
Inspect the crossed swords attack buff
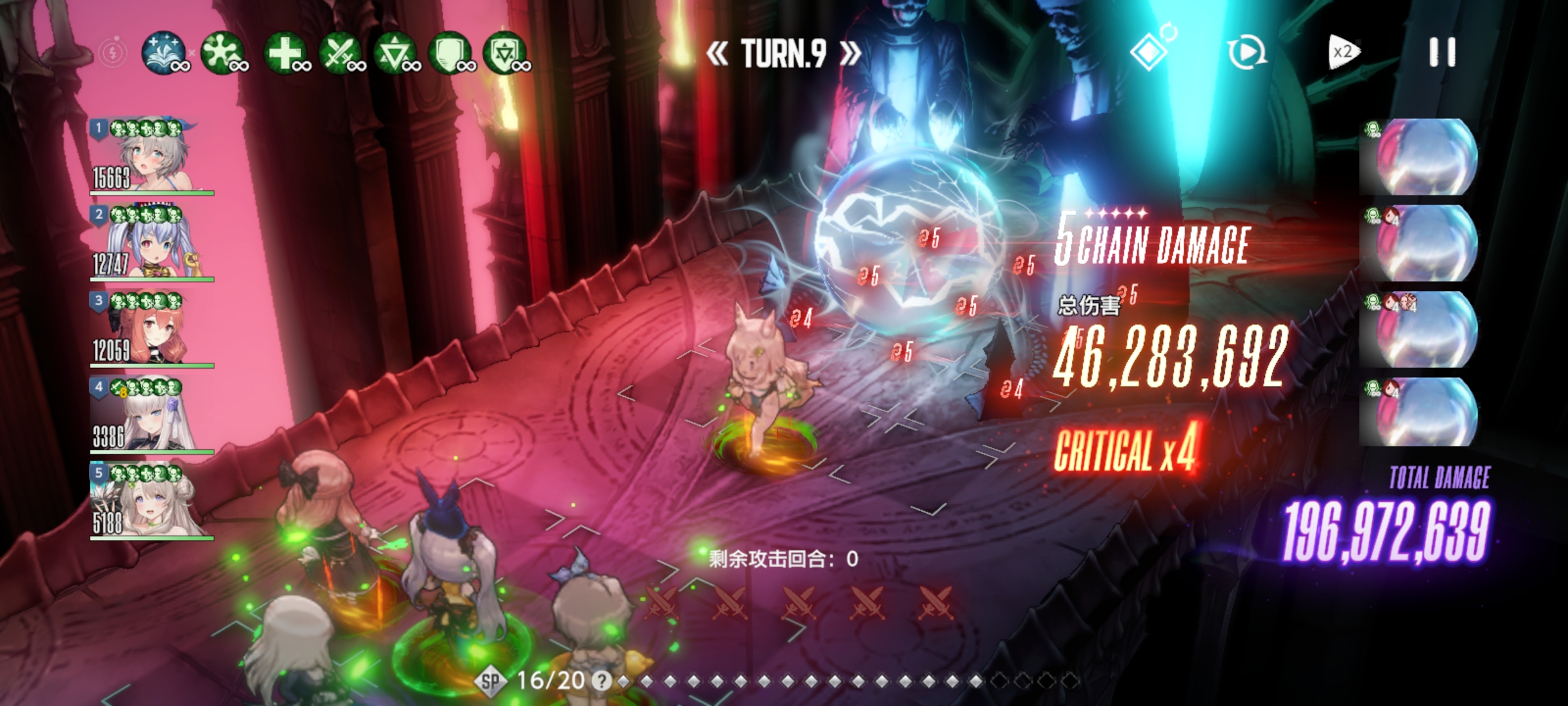[x=340, y=52]
